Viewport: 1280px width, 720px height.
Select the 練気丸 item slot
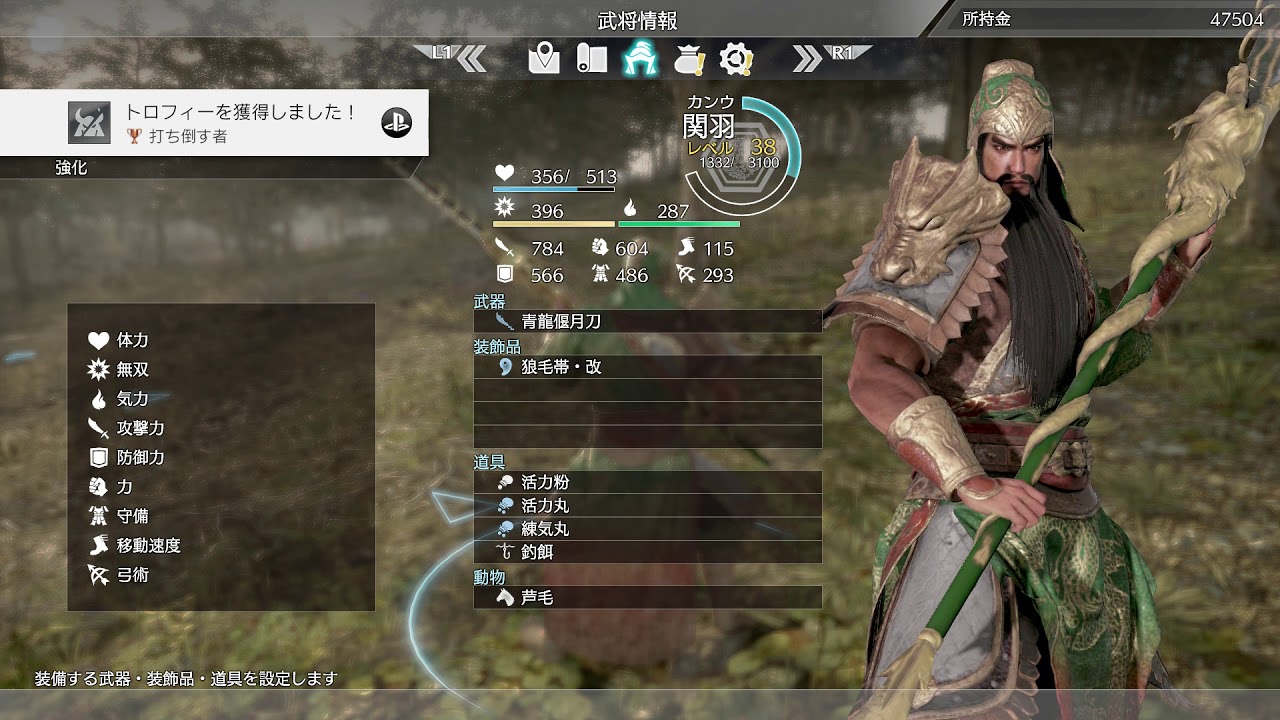coord(647,528)
